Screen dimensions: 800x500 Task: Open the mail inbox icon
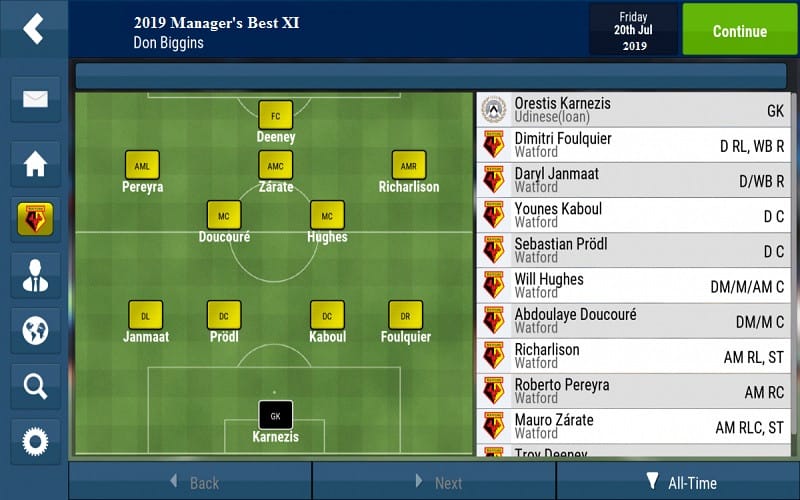coord(35,99)
